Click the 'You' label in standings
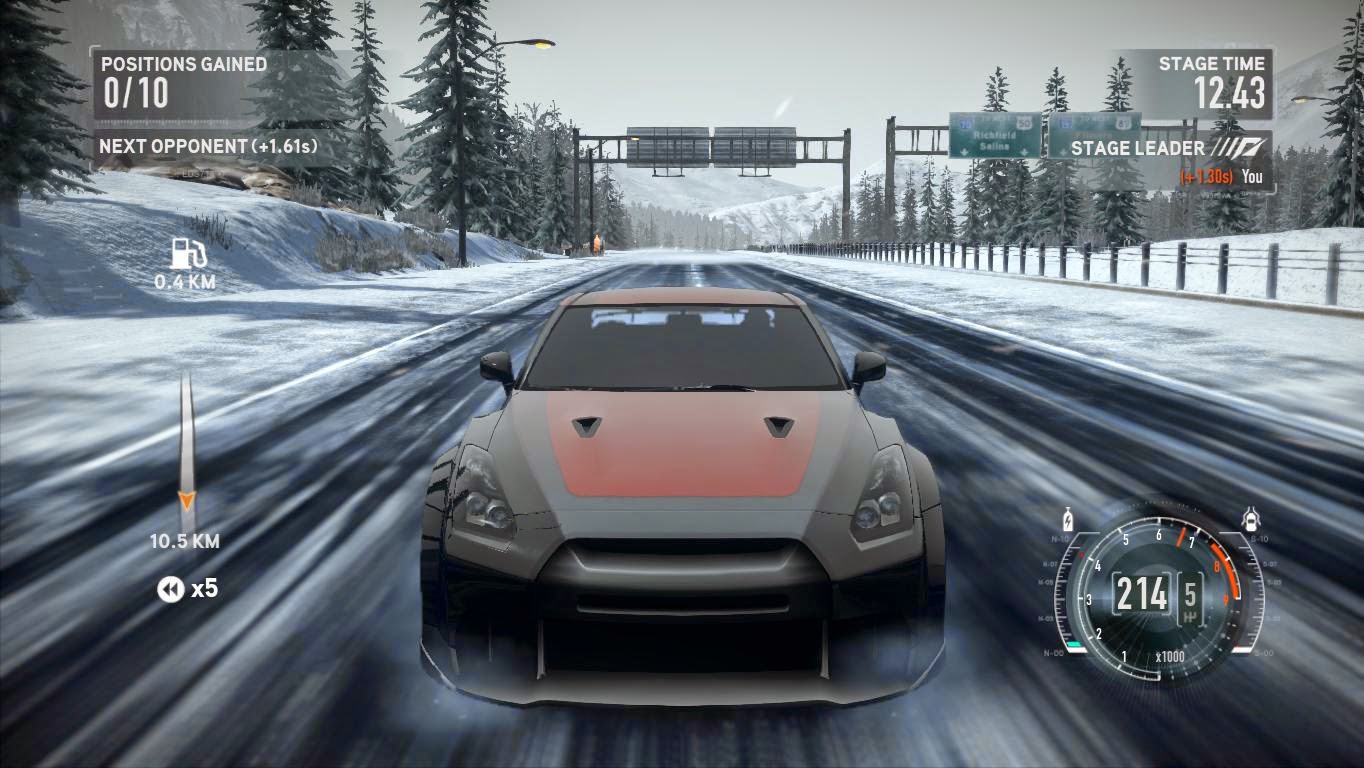This screenshot has height=768, width=1364. point(1254,175)
